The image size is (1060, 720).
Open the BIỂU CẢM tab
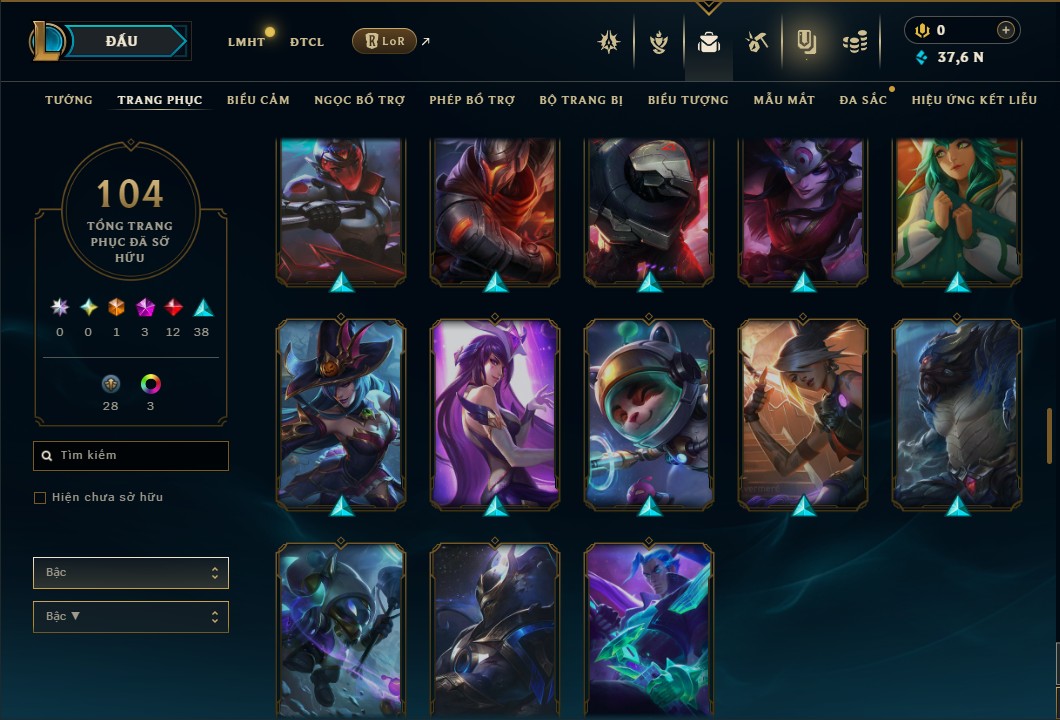[258, 100]
